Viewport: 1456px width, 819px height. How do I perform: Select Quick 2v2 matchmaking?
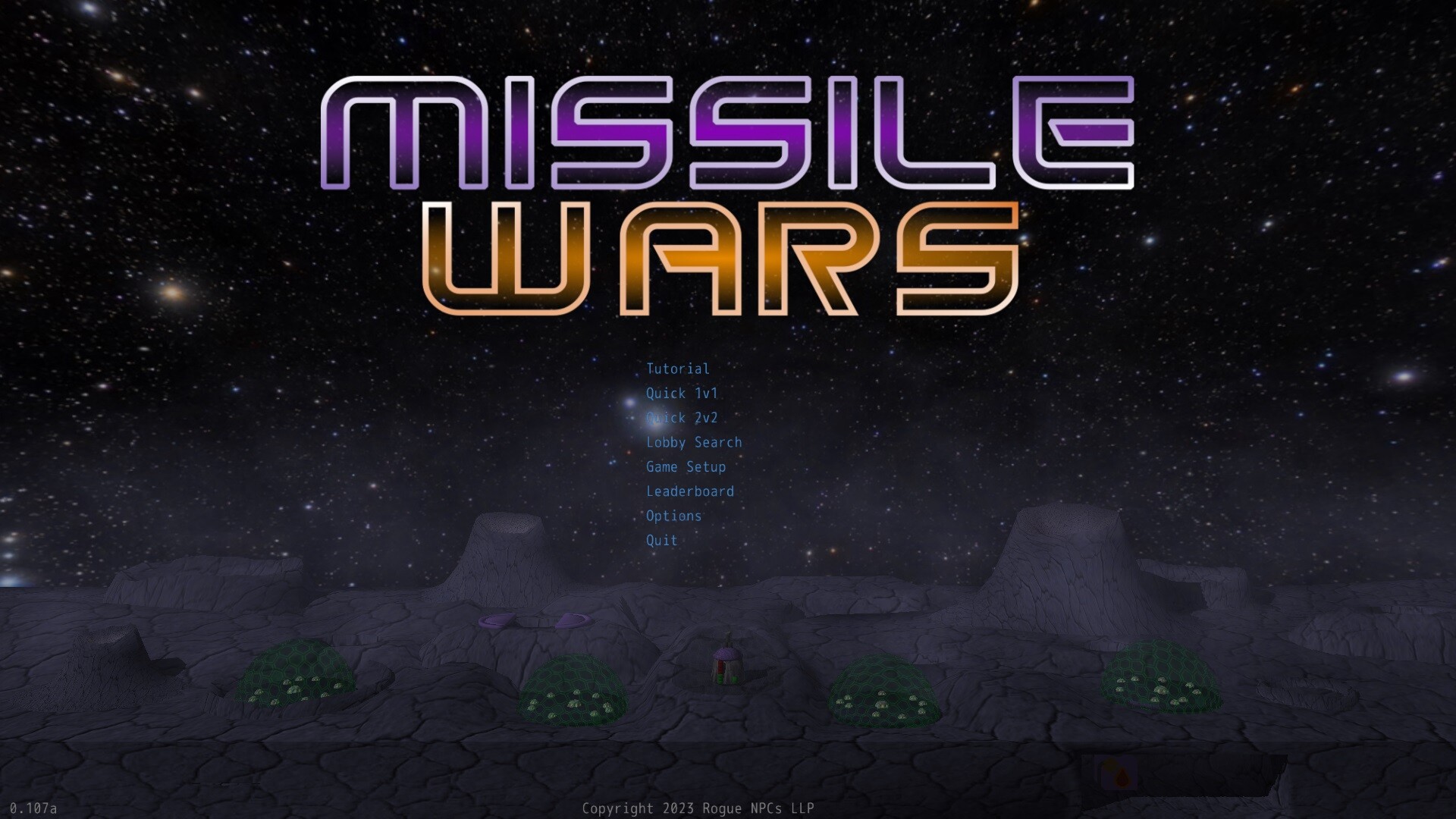pos(680,418)
